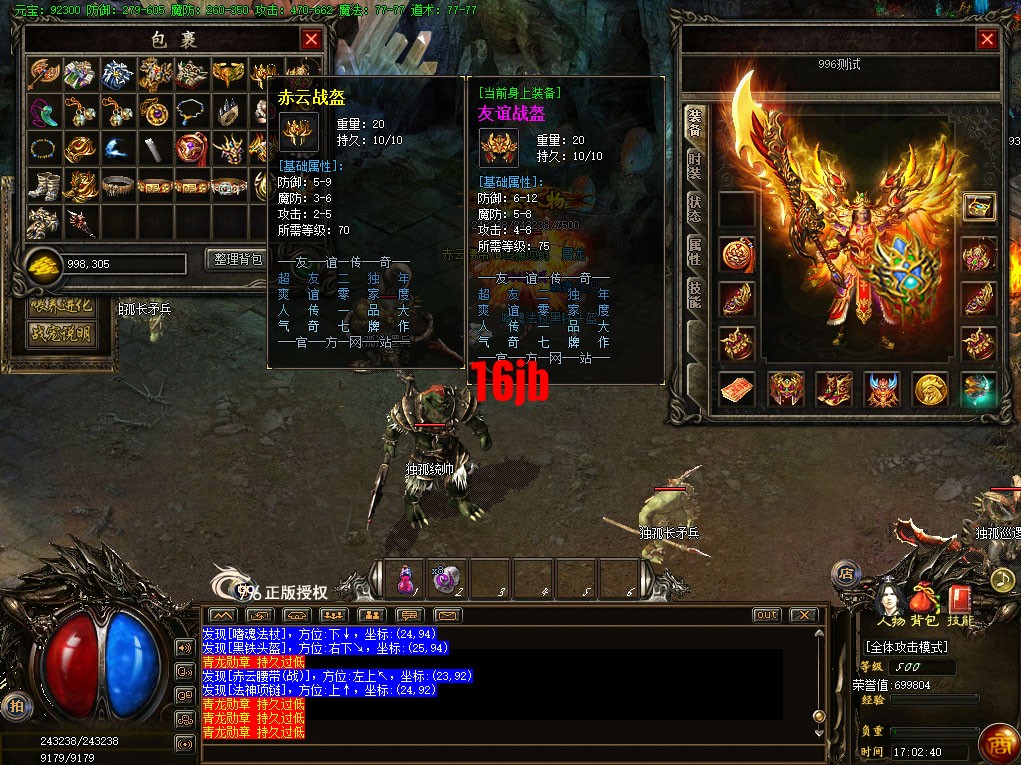Switch to the 技能 skills tab
The width and height of the screenshot is (1021, 765).
pos(694,291)
